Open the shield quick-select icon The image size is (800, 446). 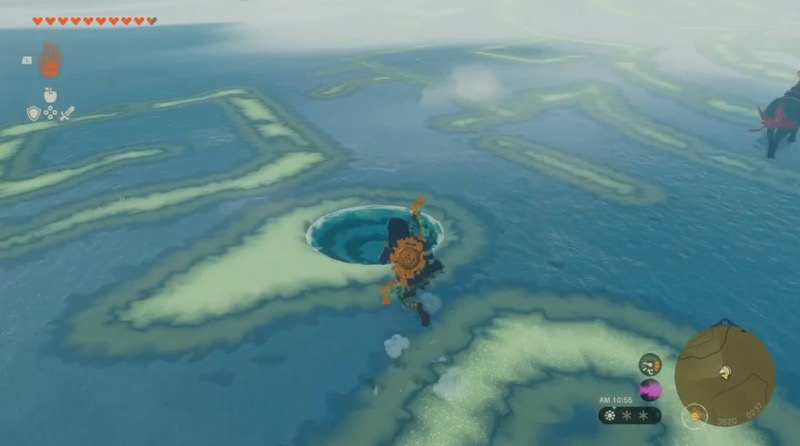[x=33, y=113]
